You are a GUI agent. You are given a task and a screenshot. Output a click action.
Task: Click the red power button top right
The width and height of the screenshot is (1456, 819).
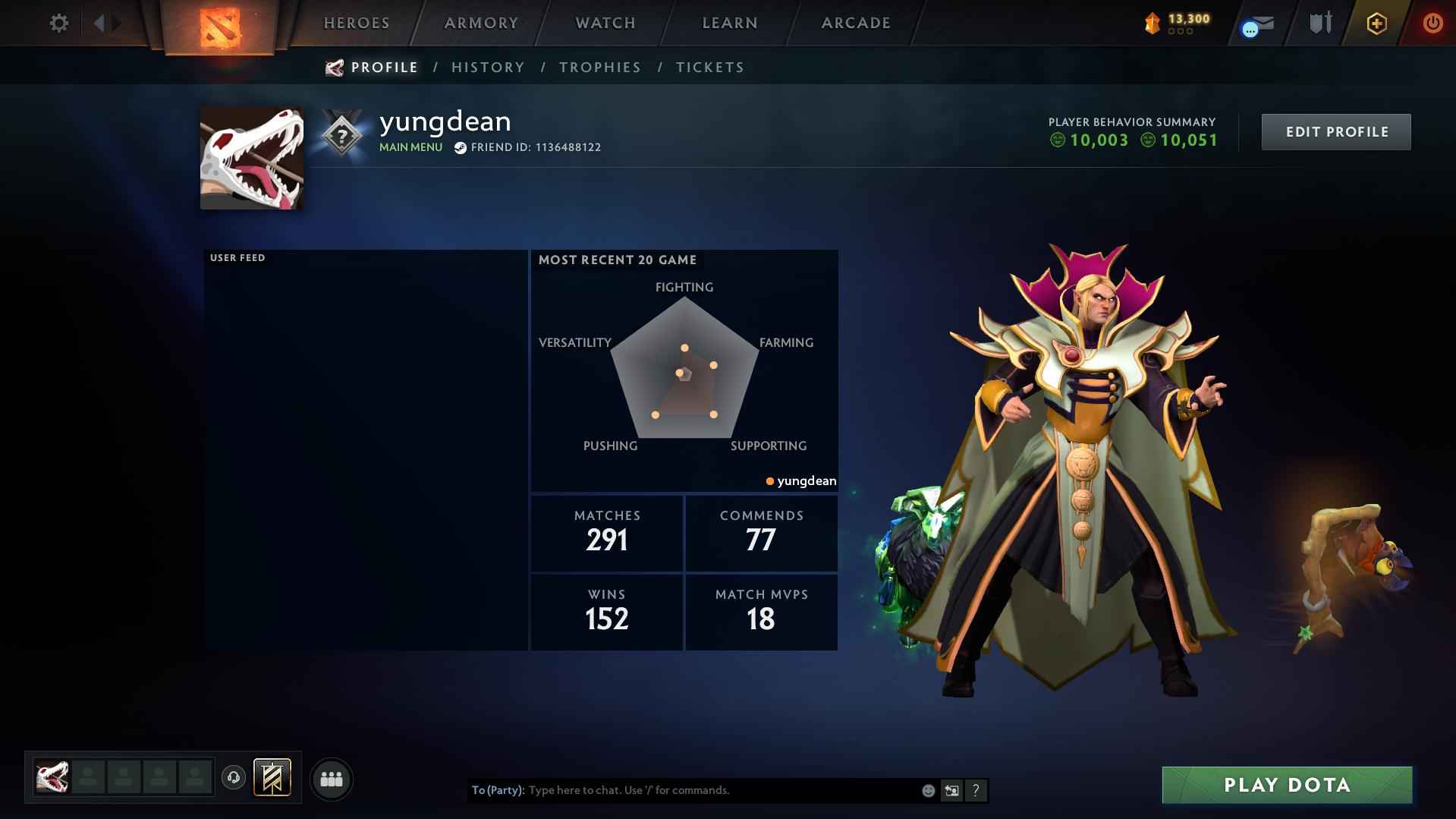point(1432,23)
